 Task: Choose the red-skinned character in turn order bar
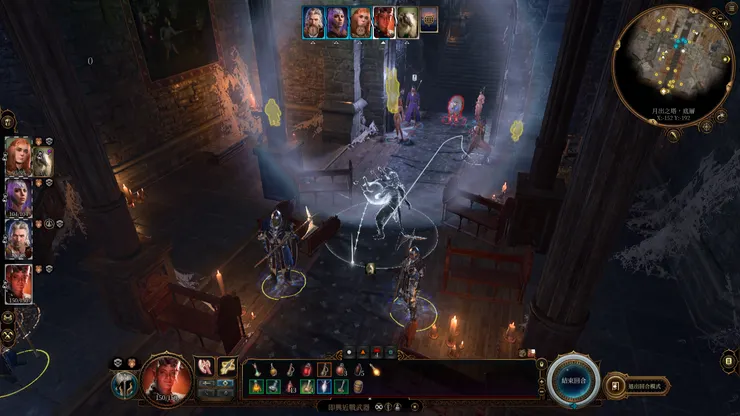(384, 21)
